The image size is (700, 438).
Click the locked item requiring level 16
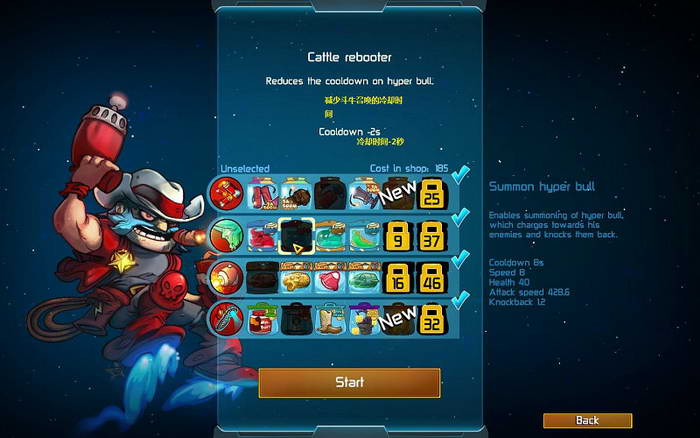pyautogui.click(x=398, y=278)
